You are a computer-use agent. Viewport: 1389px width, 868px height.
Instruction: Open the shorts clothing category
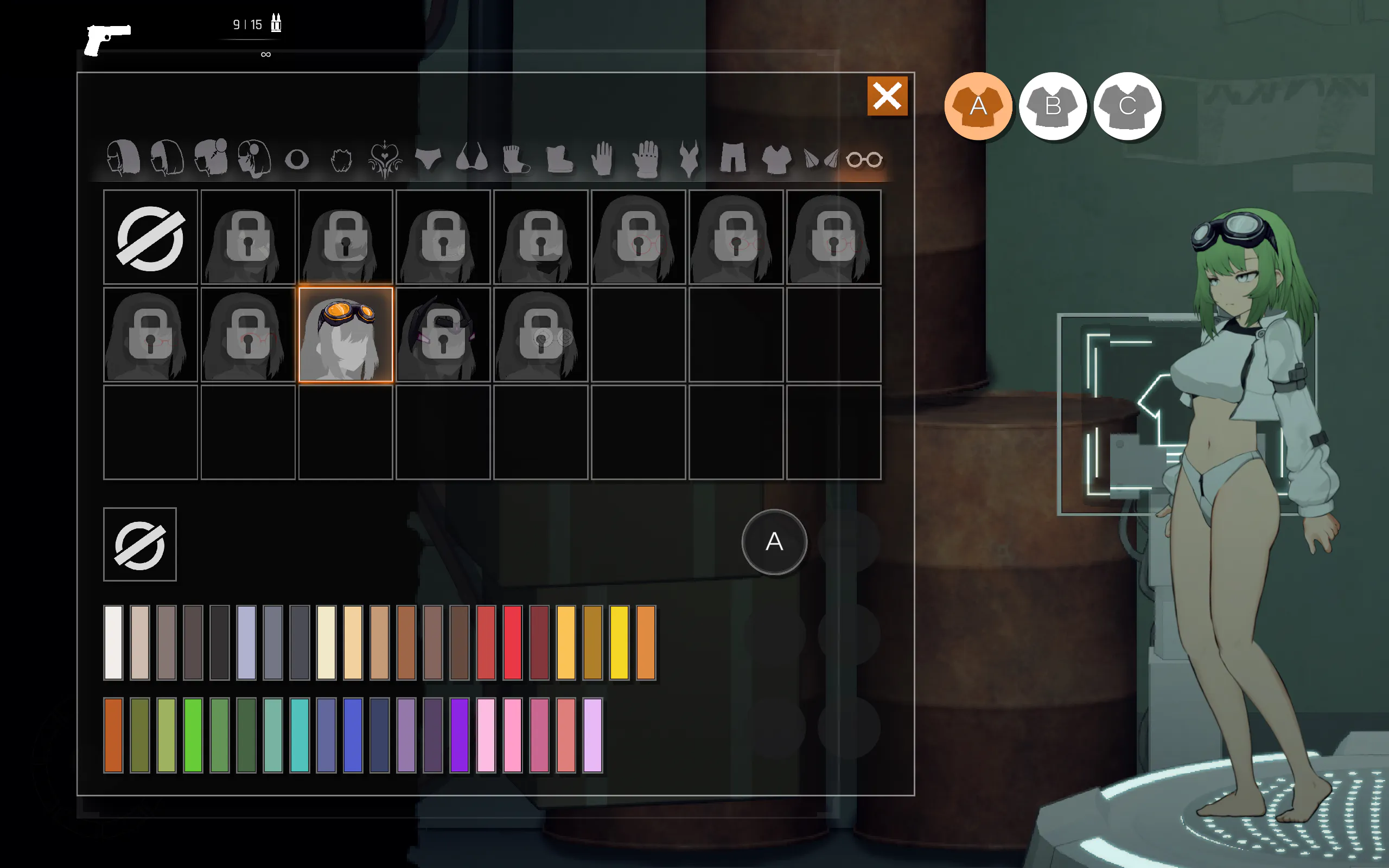[733, 158]
